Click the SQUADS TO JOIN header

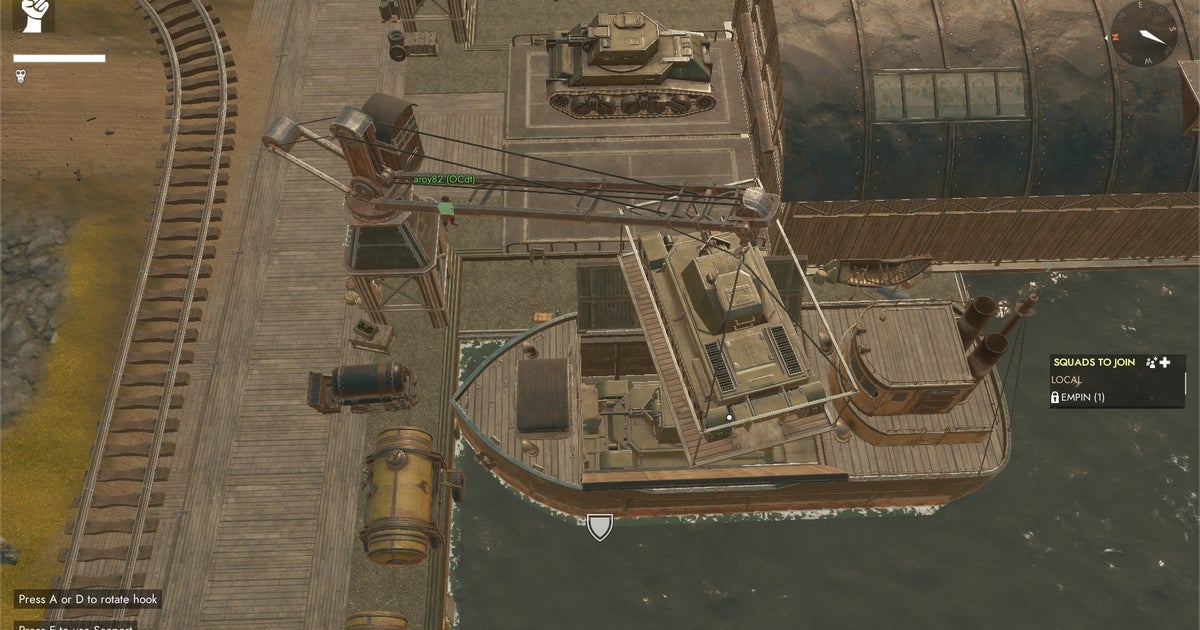click(x=1094, y=362)
